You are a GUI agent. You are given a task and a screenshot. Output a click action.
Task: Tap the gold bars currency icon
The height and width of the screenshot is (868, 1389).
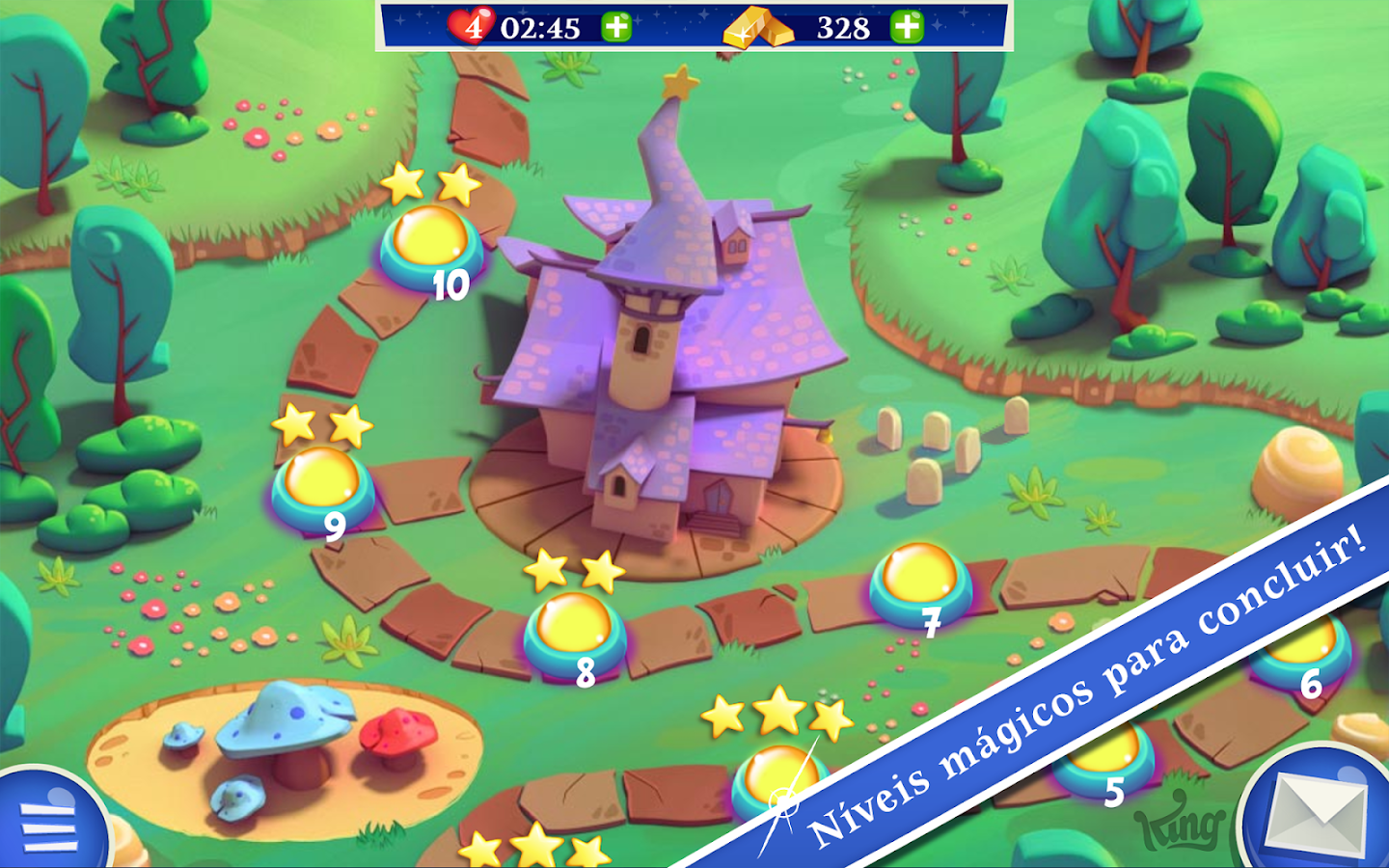pyautogui.click(x=761, y=29)
